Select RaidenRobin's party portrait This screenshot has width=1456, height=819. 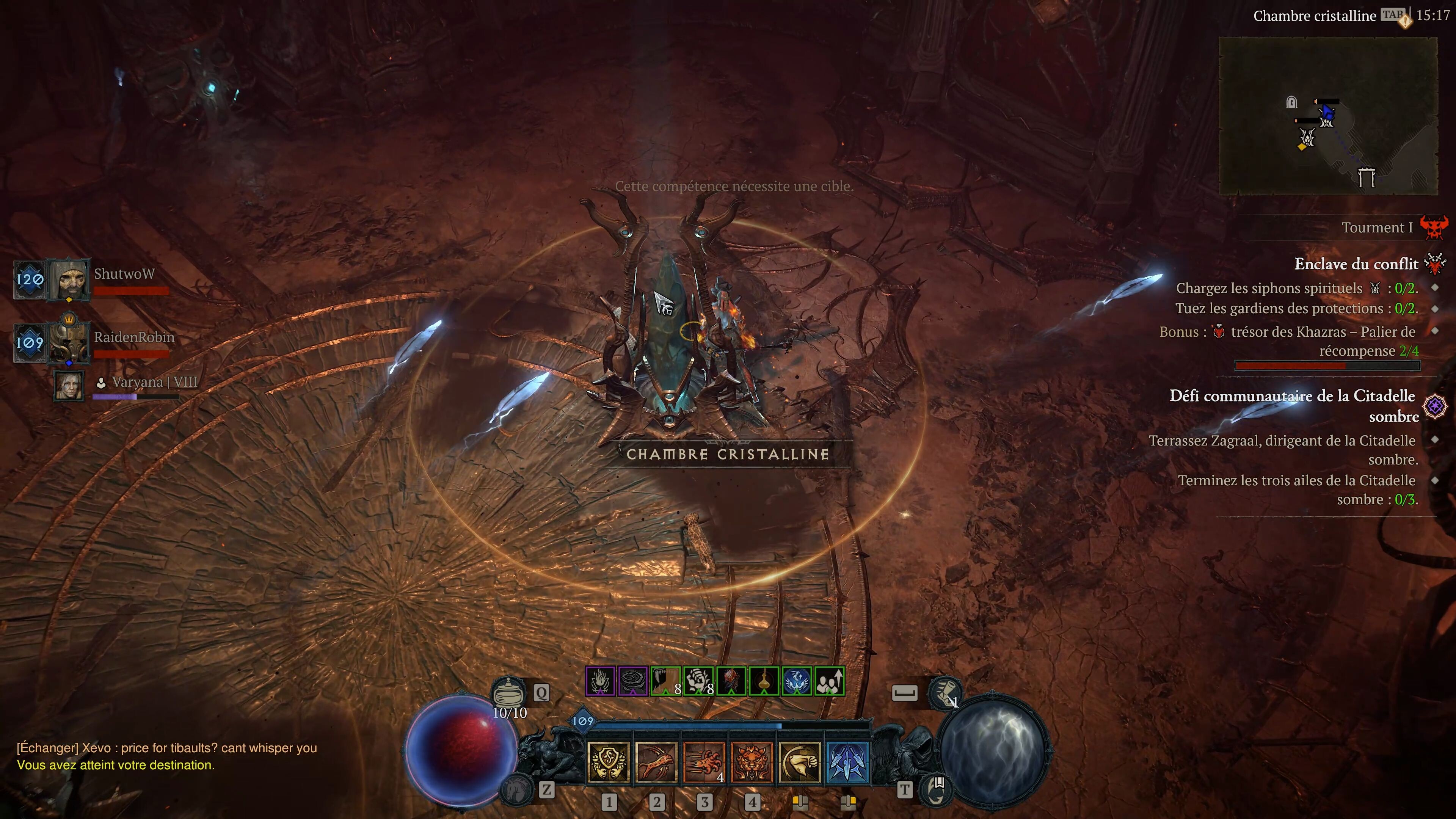pyautogui.click(x=69, y=342)
